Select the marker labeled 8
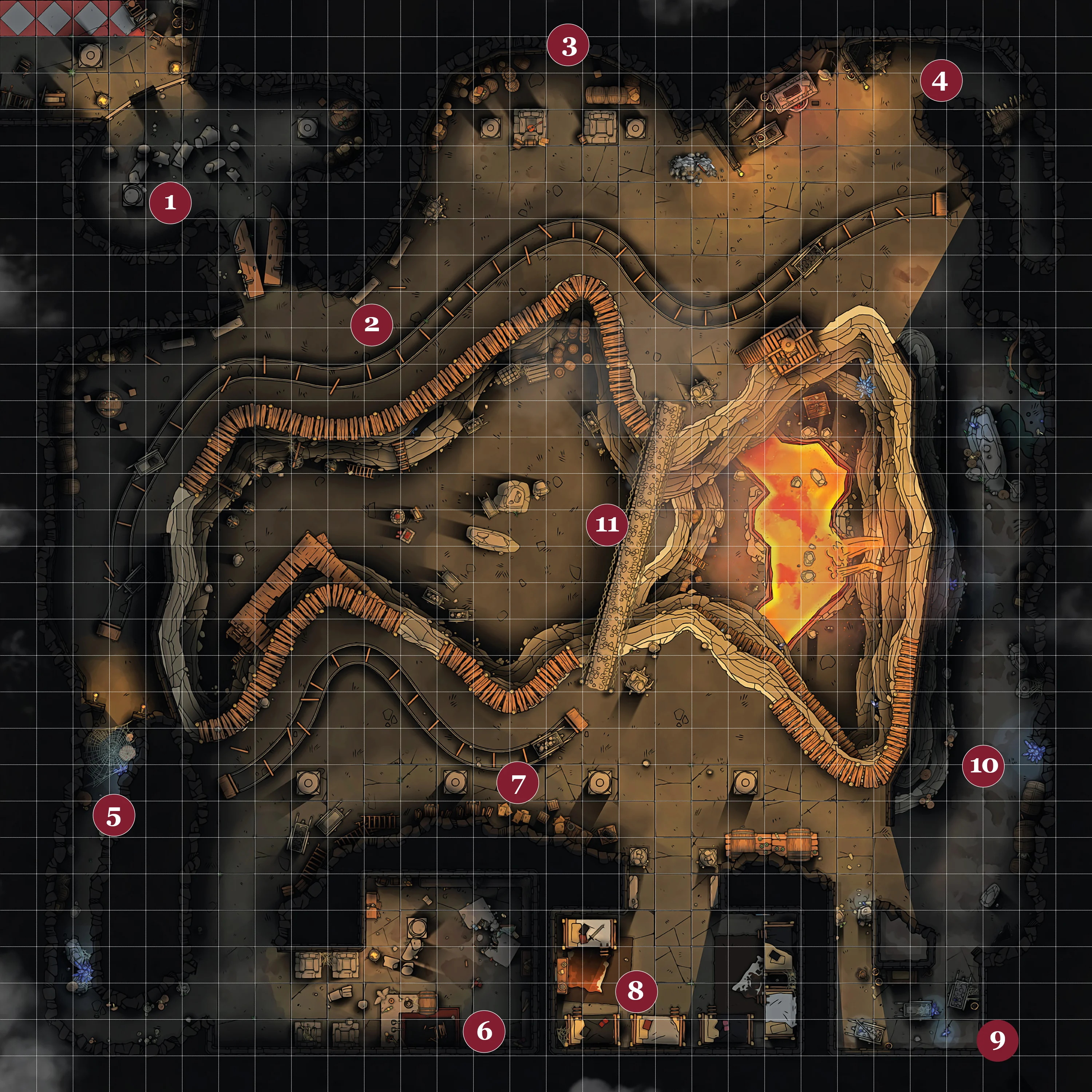This screenshot has width=1092, height=1092. pyautogui.click(x=636, y=990)
